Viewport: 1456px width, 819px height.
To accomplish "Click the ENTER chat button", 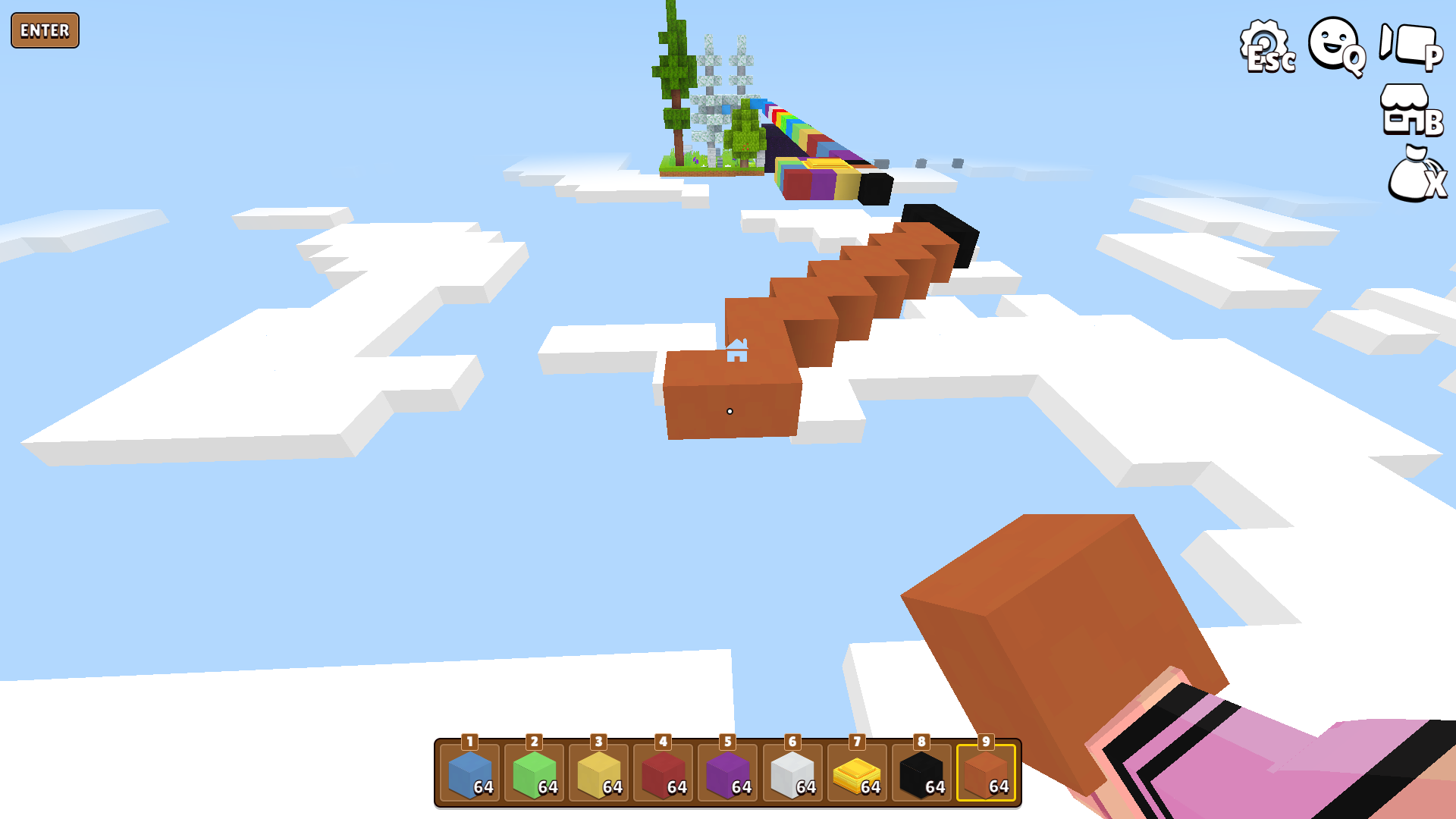I will click(45, 30).
